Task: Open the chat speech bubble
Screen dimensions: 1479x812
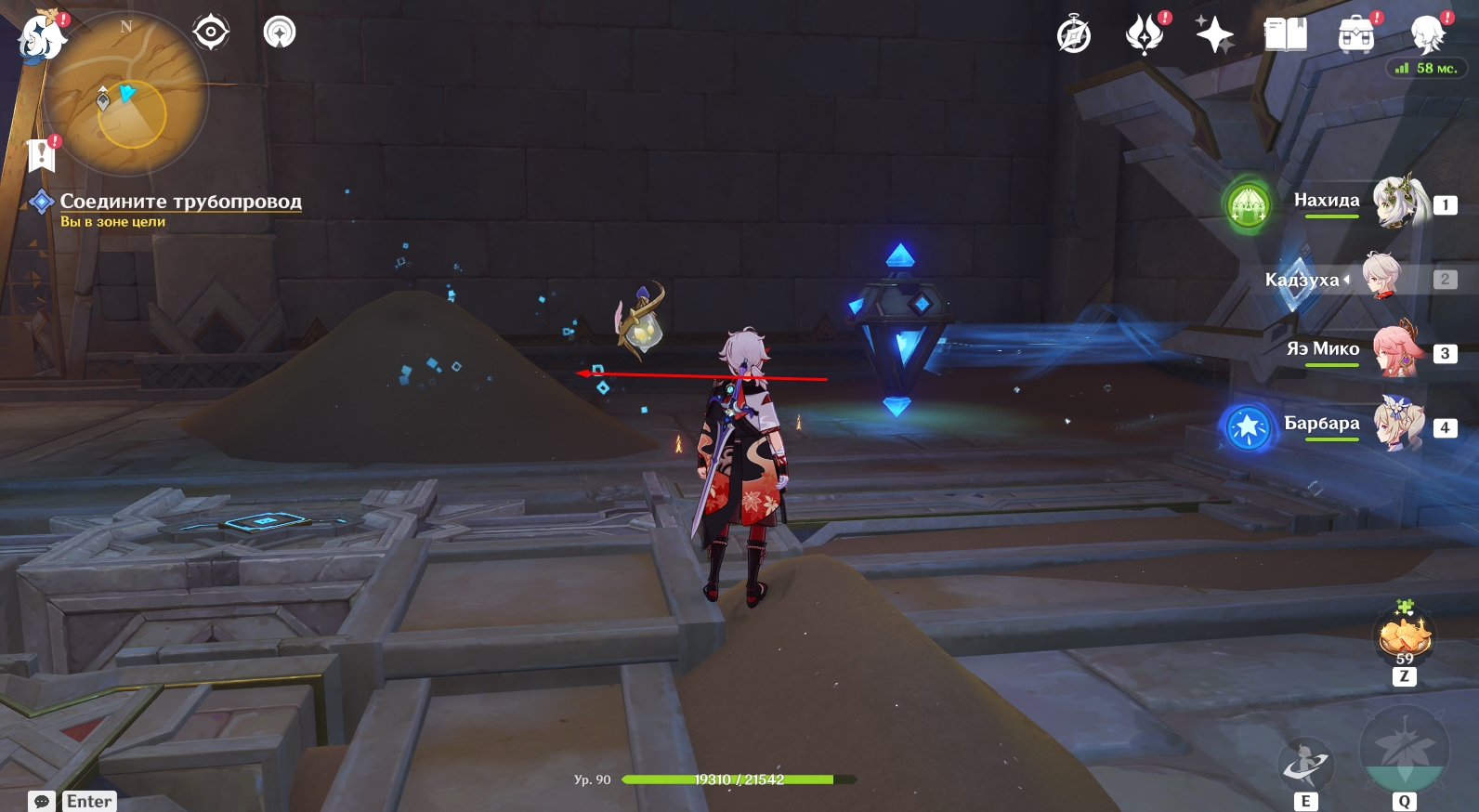Action: pyautogui.click(x=42, y=801)
